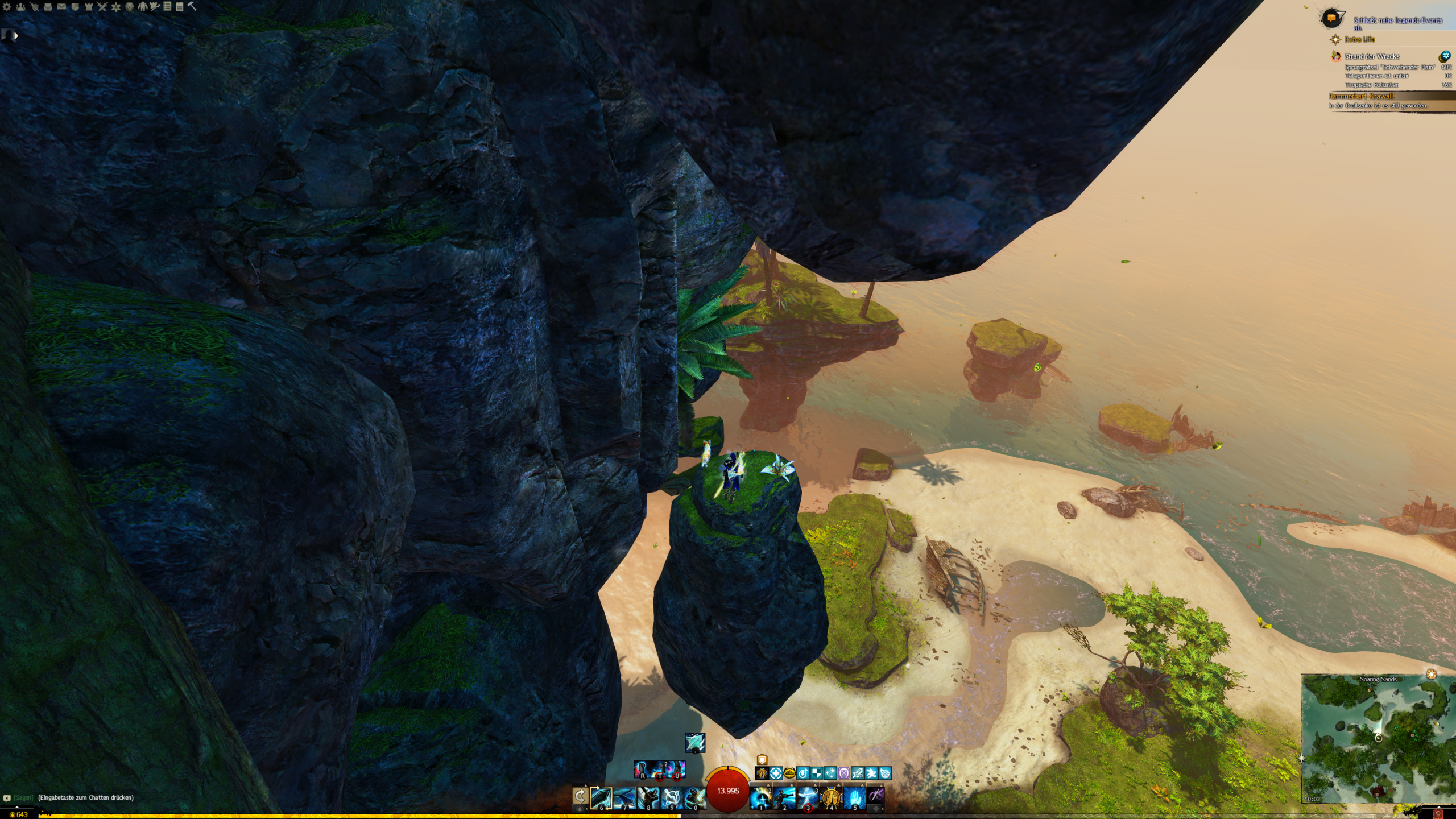
Task: Open the minimap
Action: point(1378,738)
